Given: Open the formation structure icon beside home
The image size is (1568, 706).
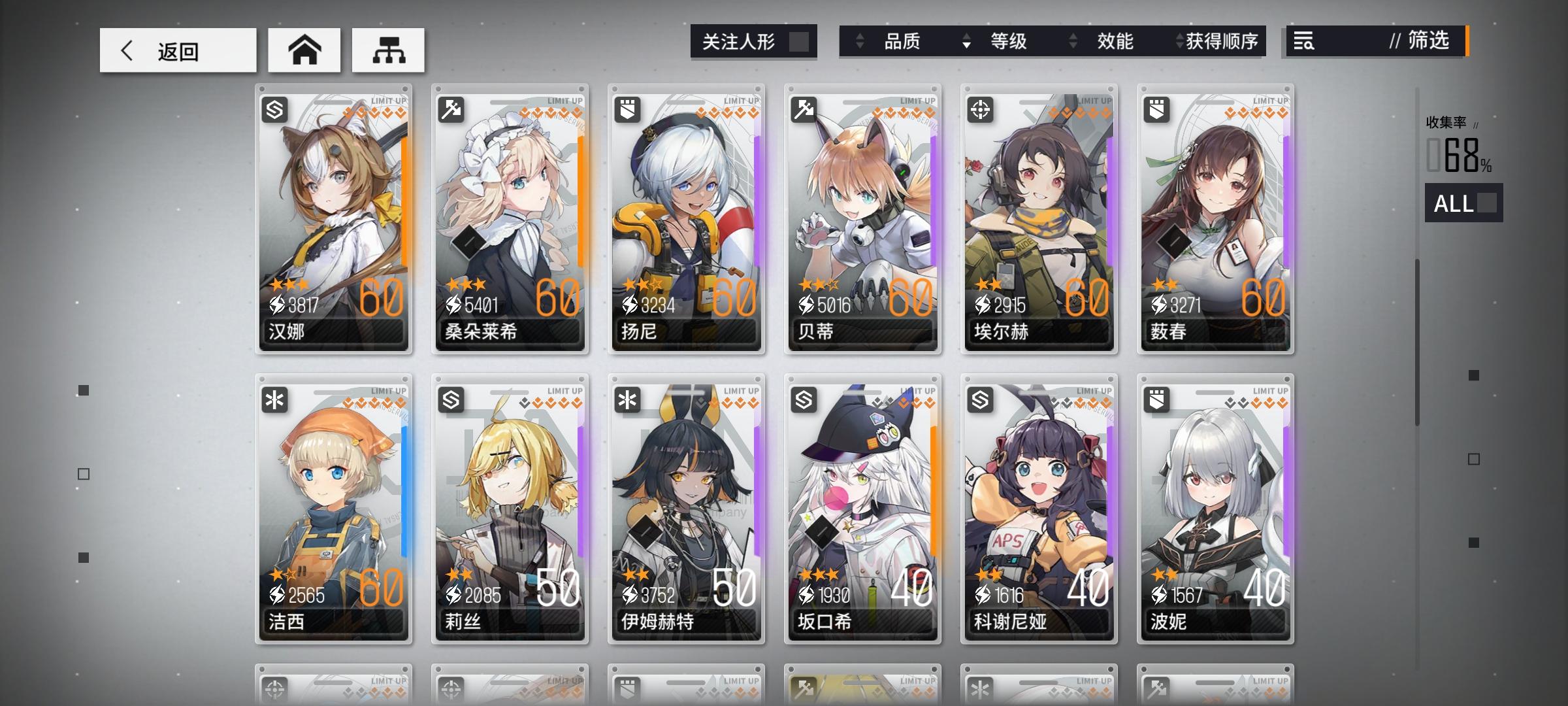Looking at the screenshot, I should point(388,50).
